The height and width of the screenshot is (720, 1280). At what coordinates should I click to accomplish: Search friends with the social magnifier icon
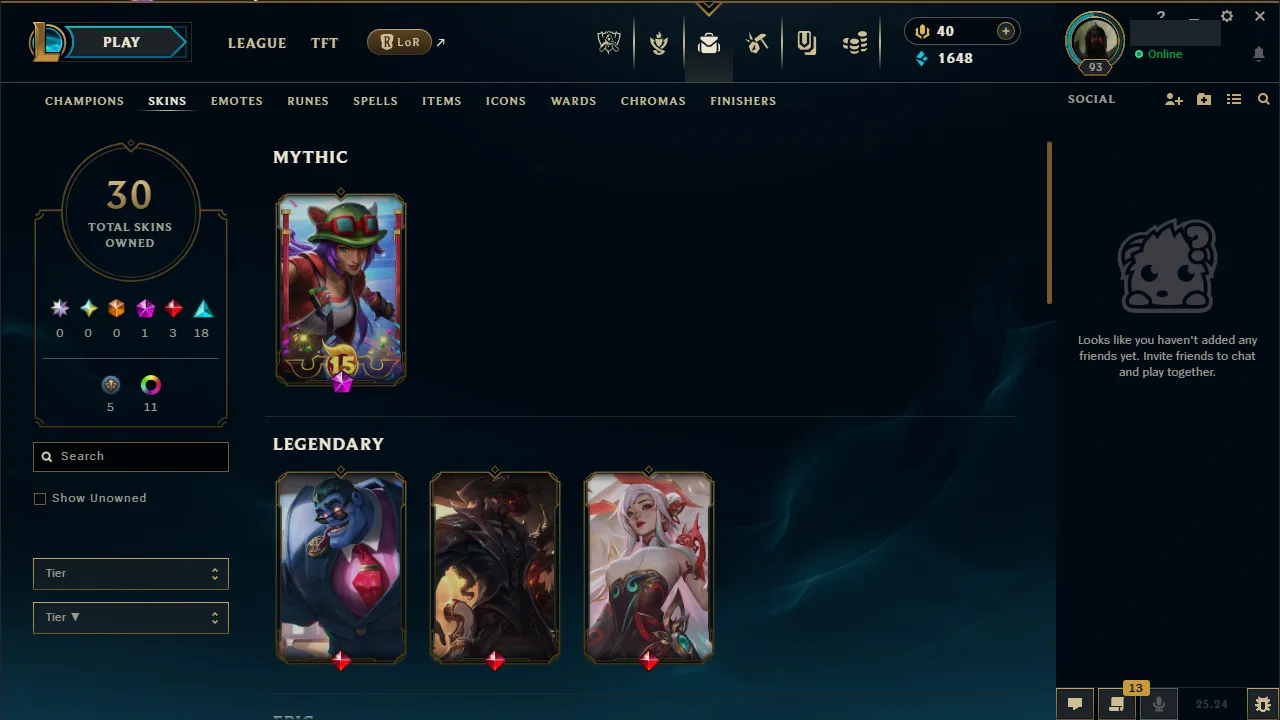click(x=1263, y=99)
